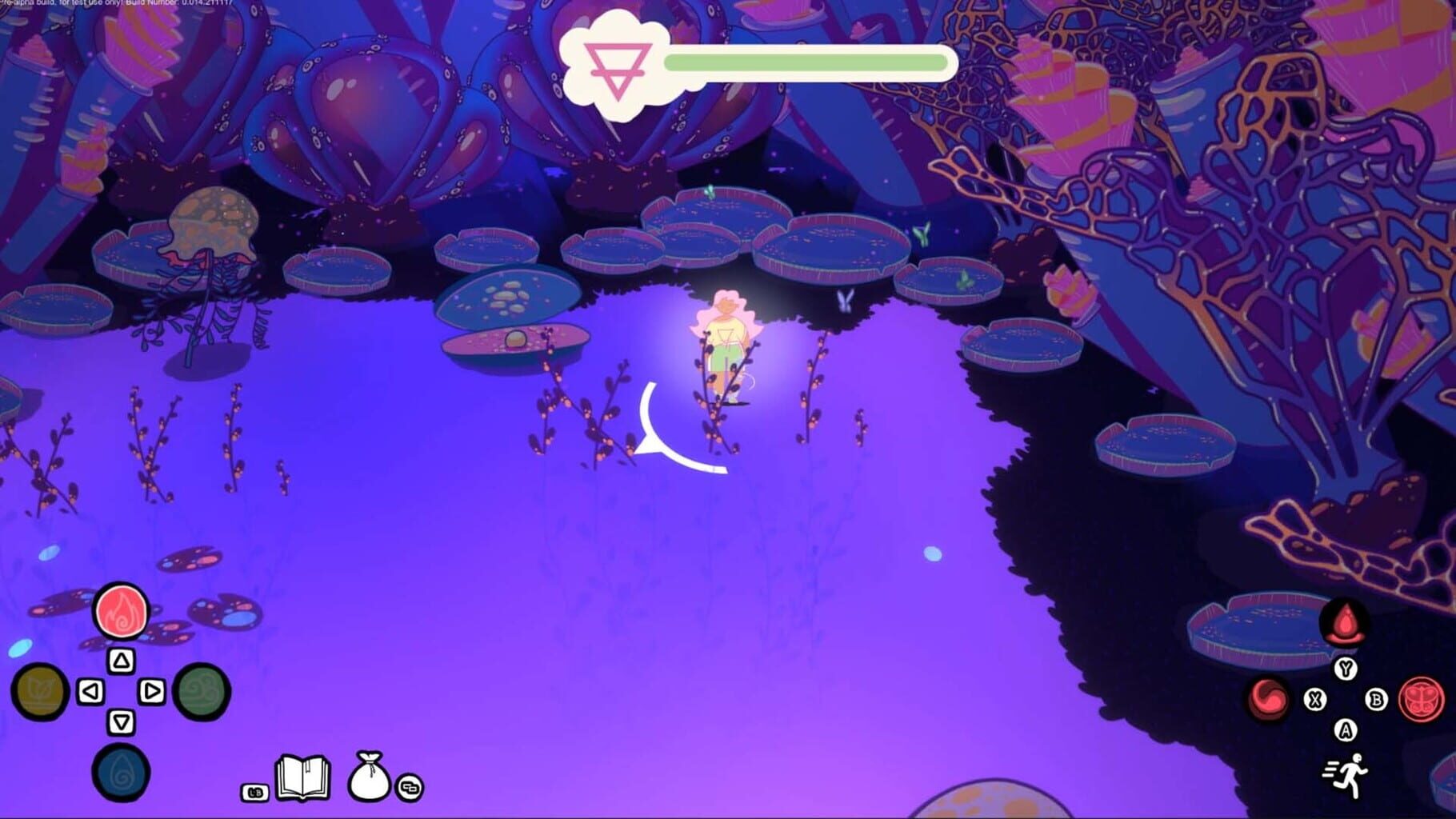
Task: Click the link icon beside the bag
Action: [408, 789]
